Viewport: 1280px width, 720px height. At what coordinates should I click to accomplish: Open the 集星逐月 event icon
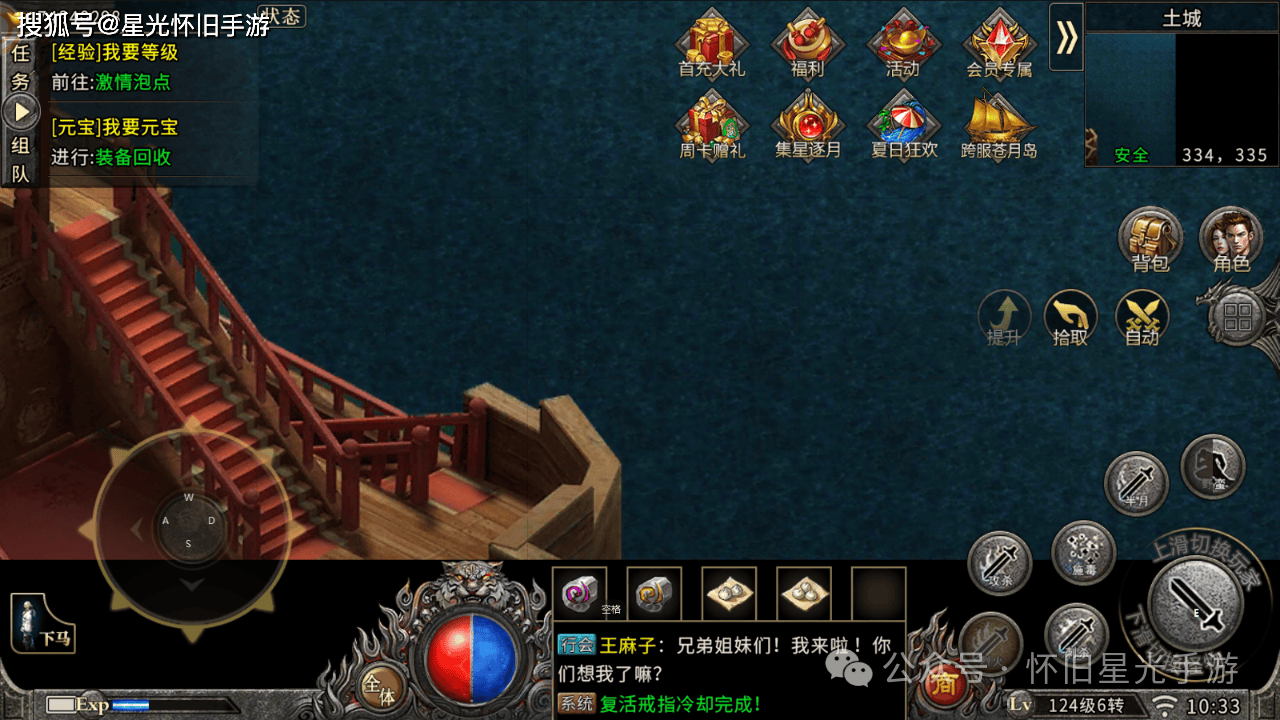point(807,125)
